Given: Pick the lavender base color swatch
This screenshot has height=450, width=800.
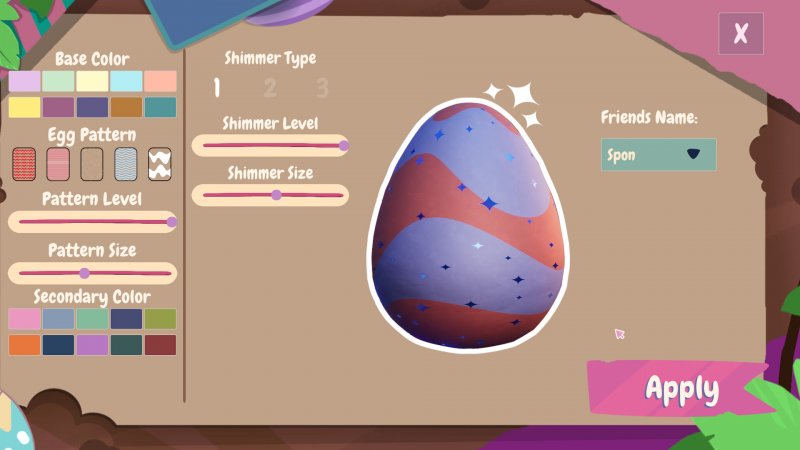Looking at the screenshot, I should coord(24,81).
